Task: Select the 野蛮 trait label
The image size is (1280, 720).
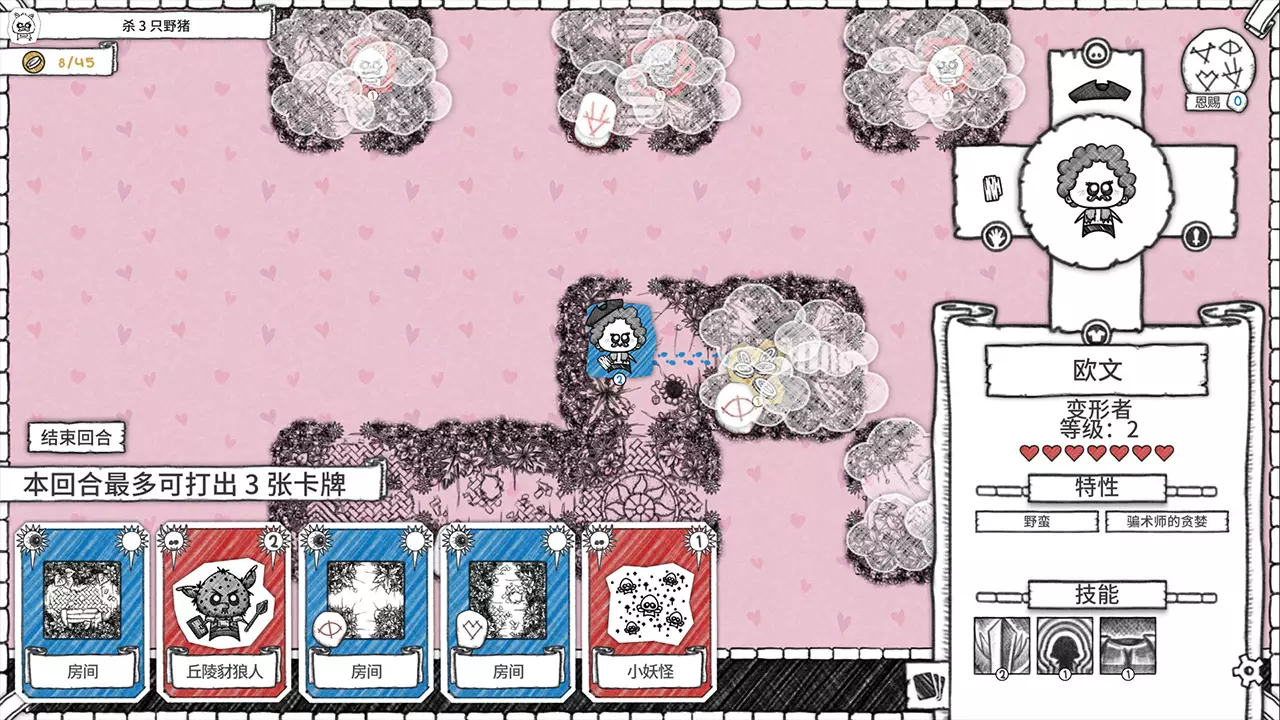Action: [1037, 521]
